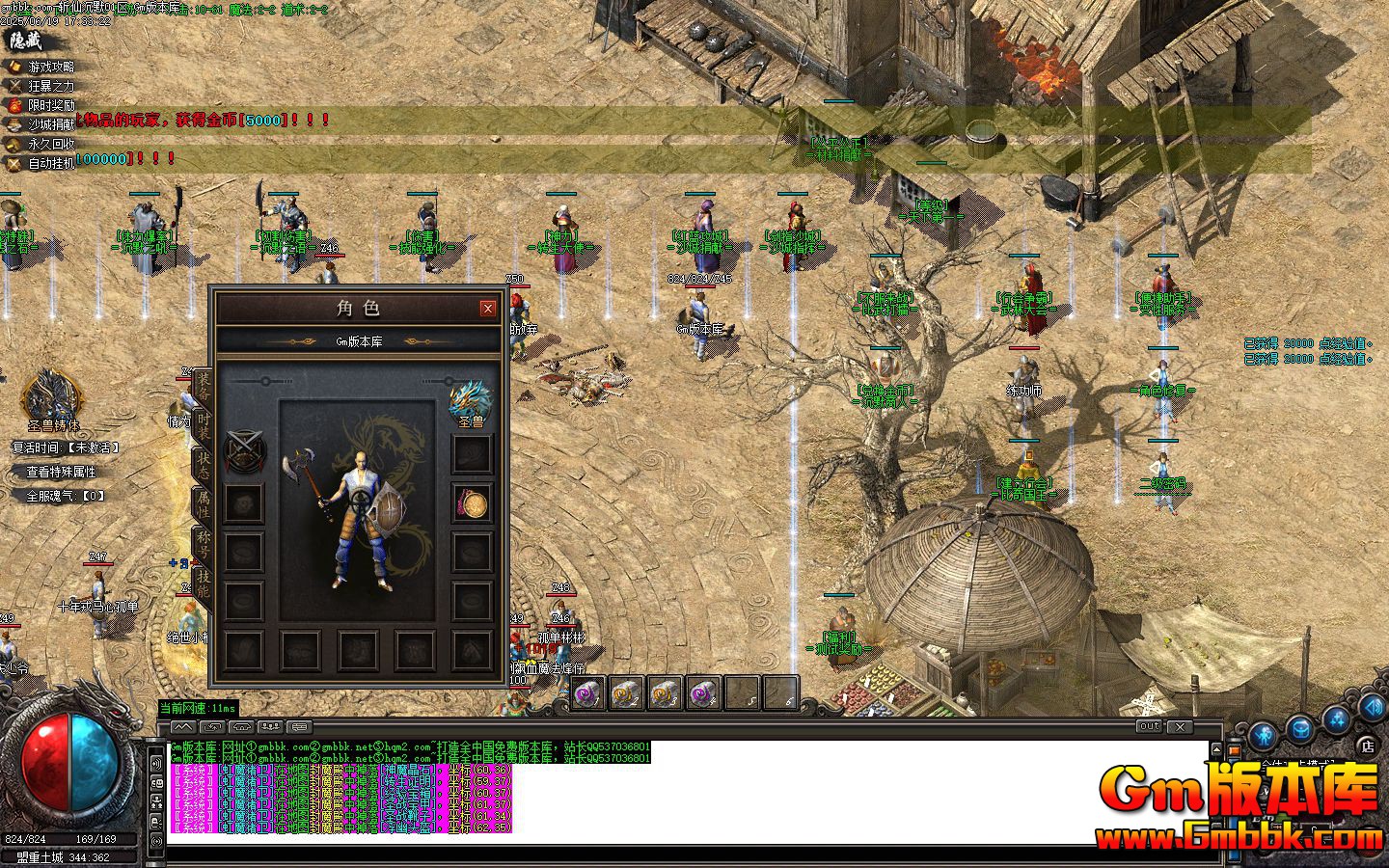Open the 限时奖励 timed rewards

[50, 105]
